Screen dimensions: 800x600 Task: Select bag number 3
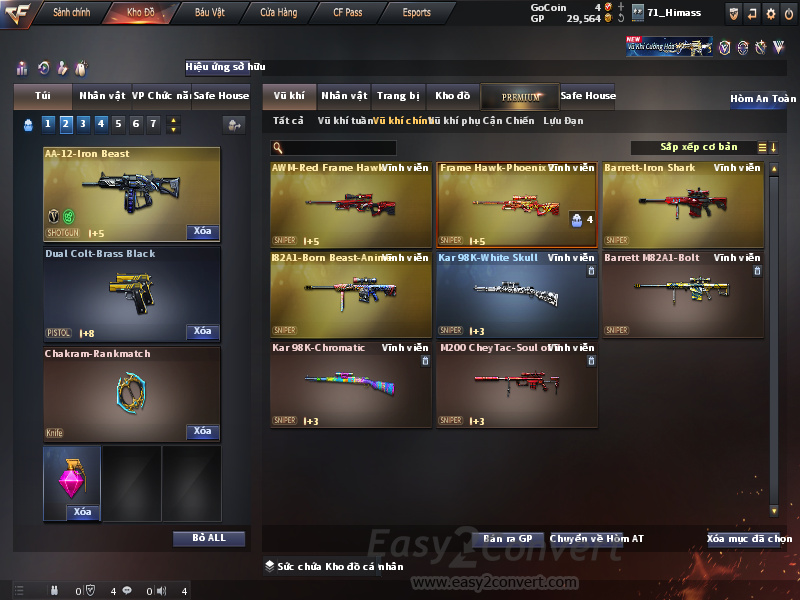tap(83, 125)
